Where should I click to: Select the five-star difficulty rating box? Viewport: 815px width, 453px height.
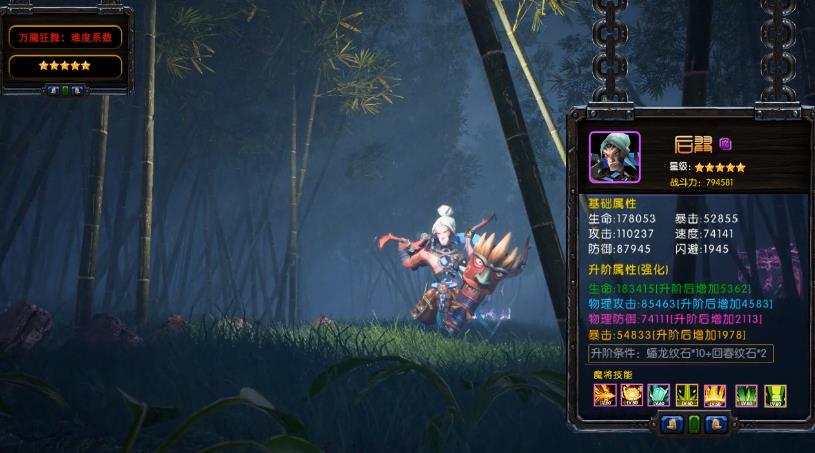click(65, 66)
